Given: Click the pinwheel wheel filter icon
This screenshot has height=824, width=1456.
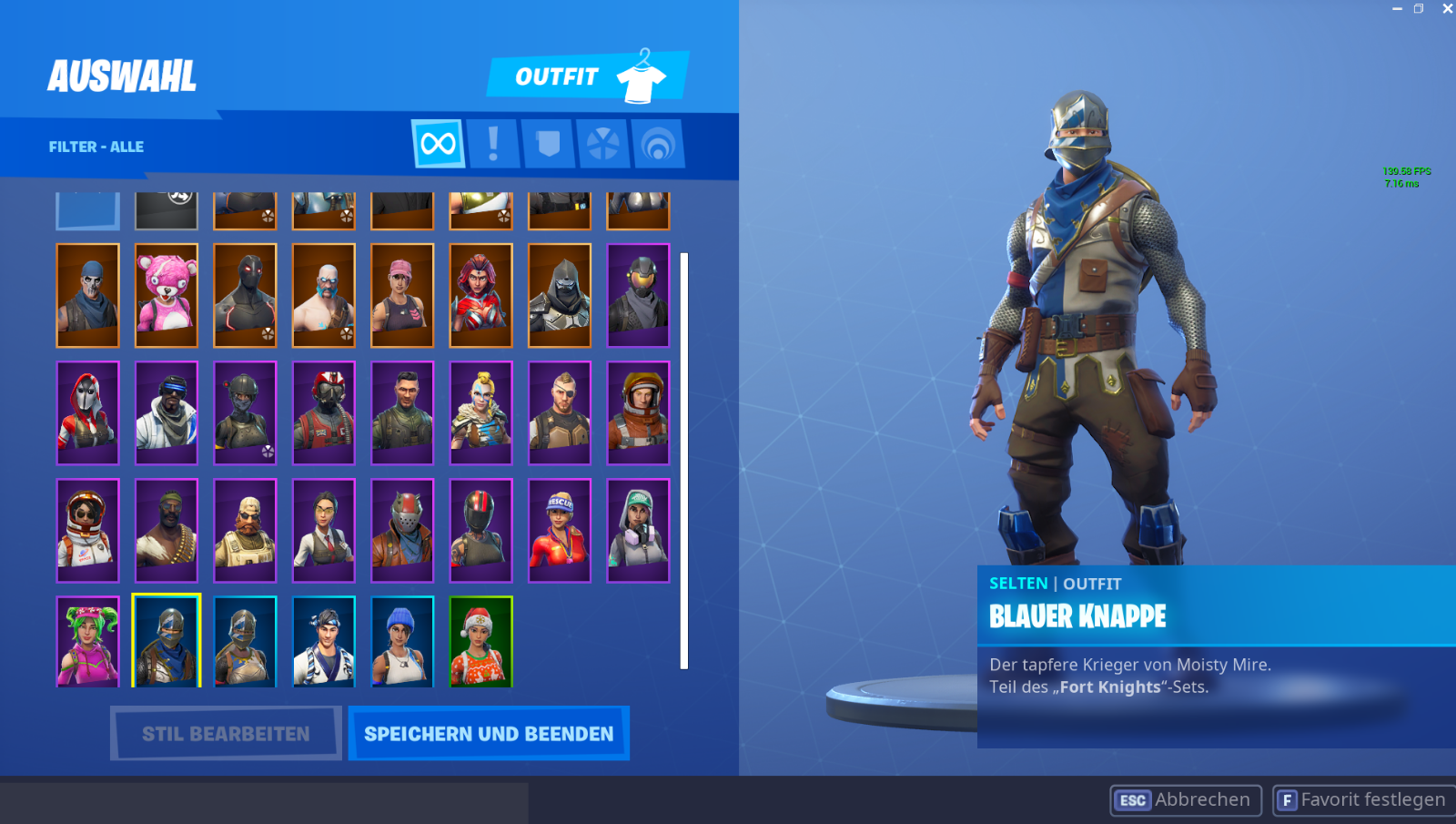Looking at the screenshot, I should coord(602,144).
